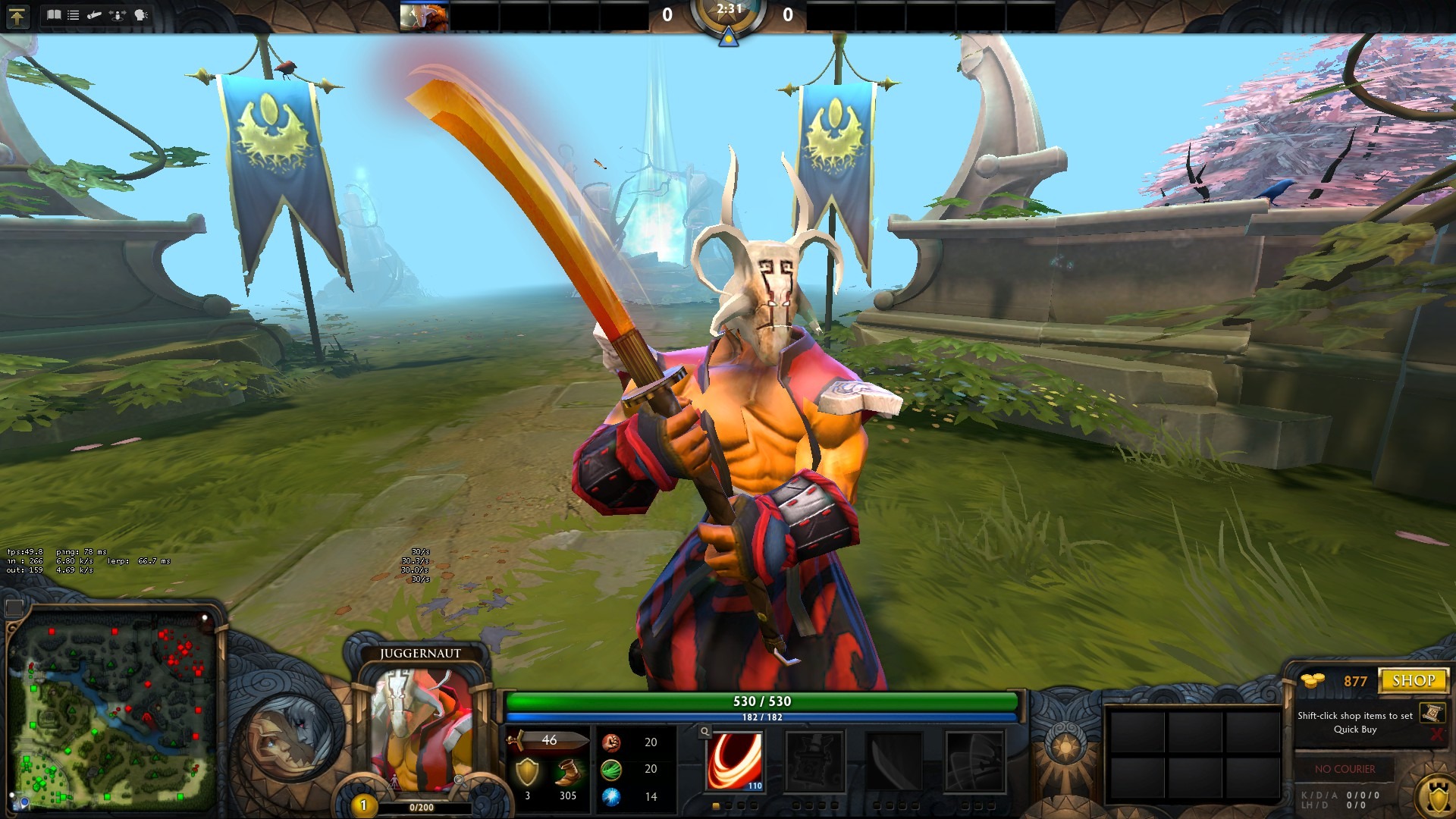Click the level 1 gold badge

[363, 805]
